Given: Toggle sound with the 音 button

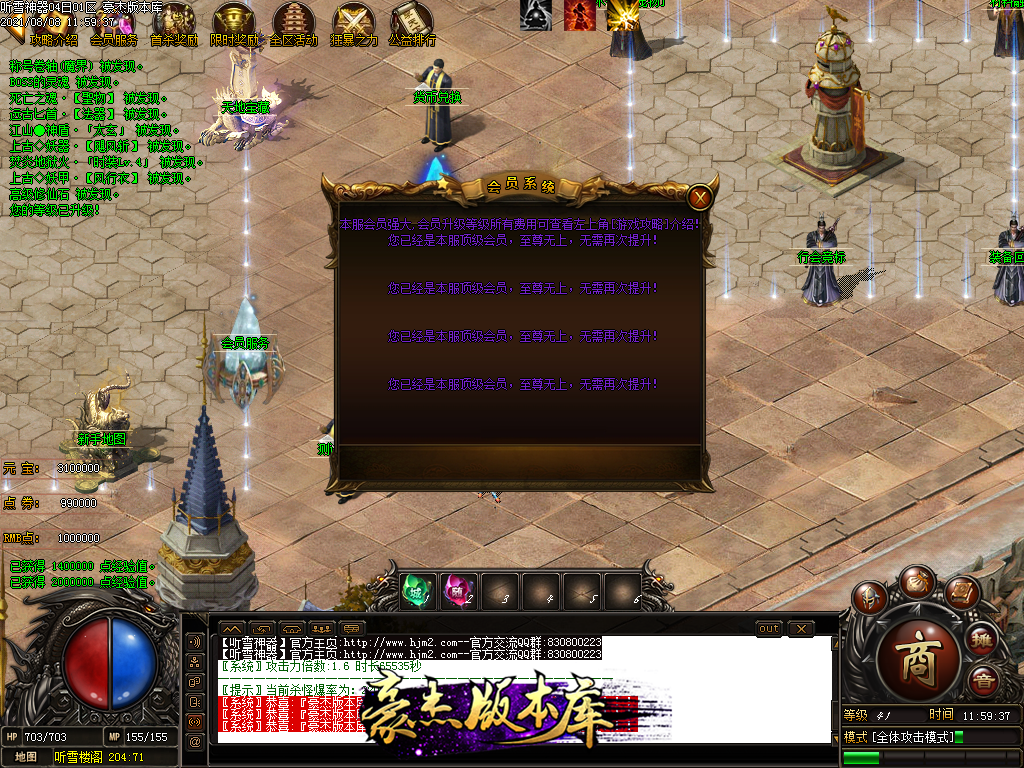Looking at the screenshot, I should click(982, 681).
